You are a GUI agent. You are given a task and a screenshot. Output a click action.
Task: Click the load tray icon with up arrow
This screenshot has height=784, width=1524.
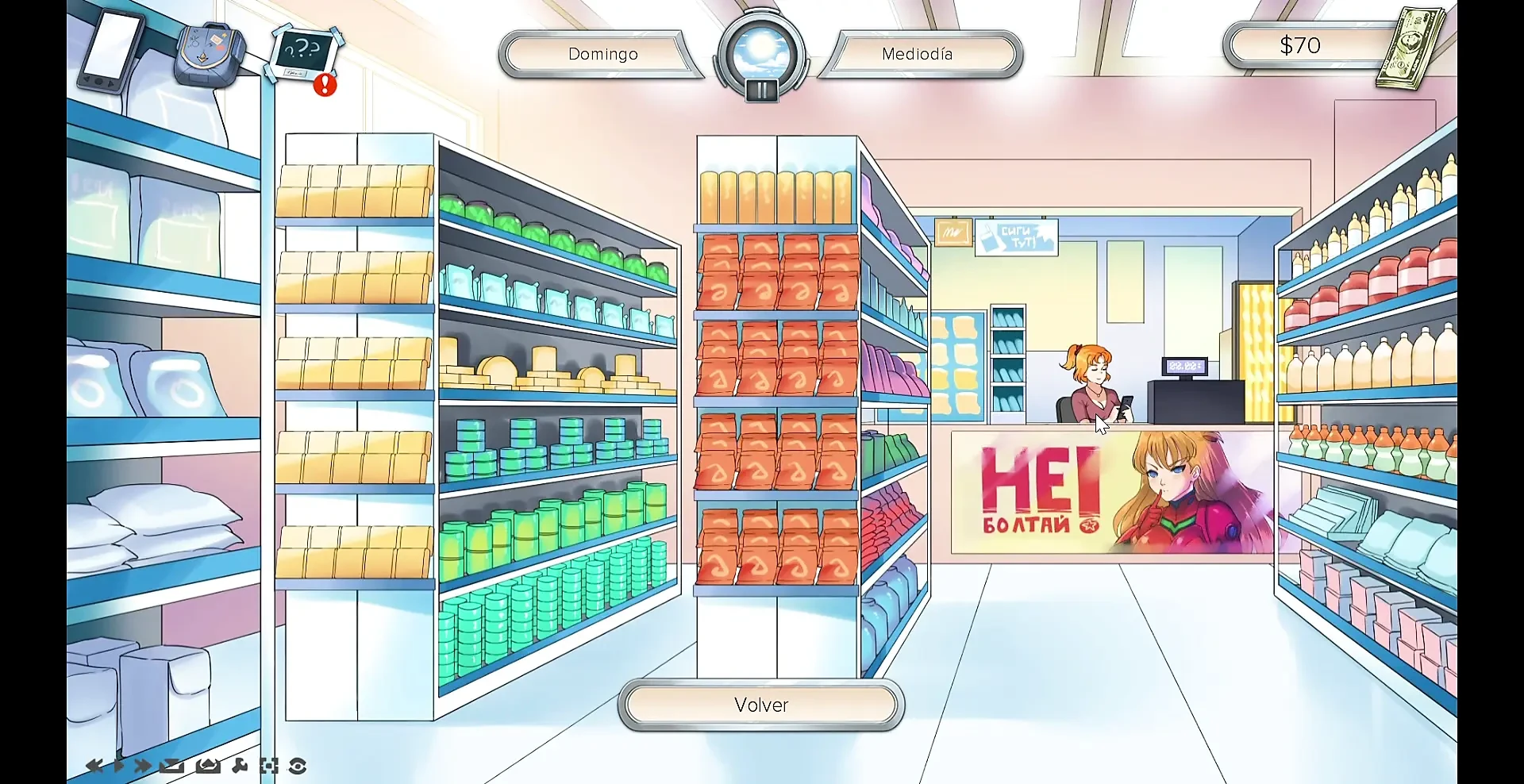point(208,766)
